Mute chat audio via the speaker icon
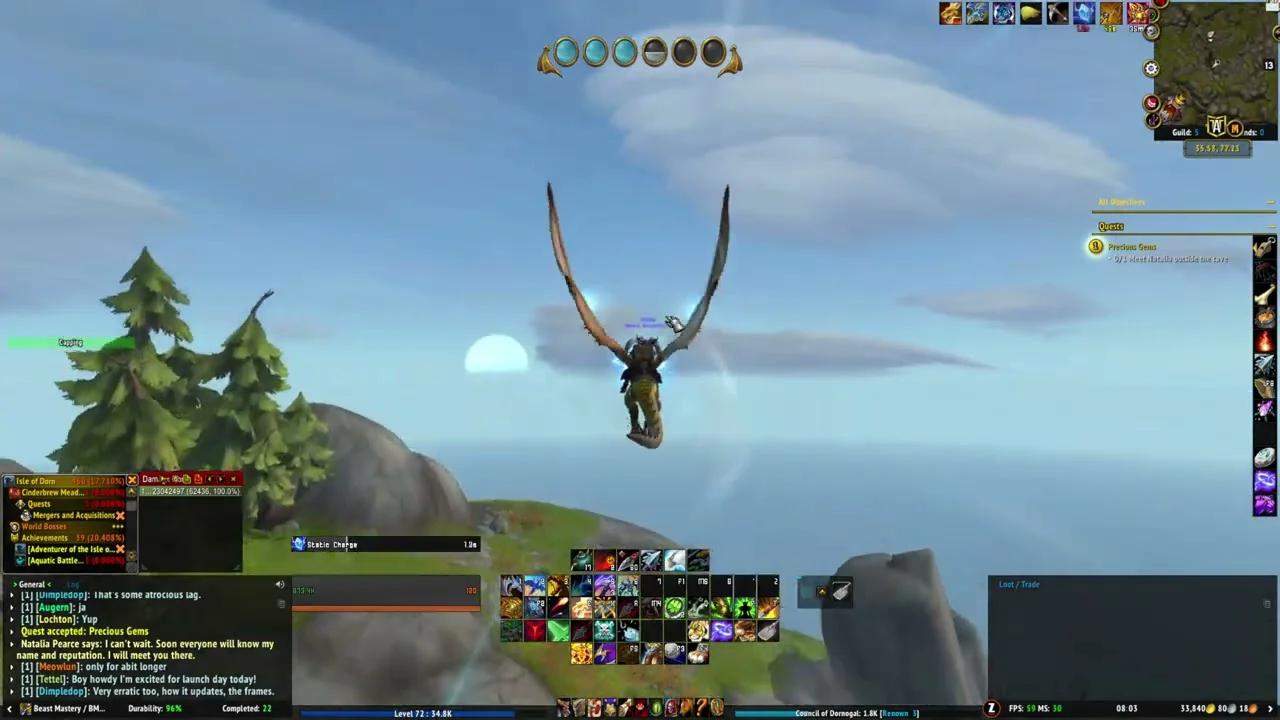 279,584
